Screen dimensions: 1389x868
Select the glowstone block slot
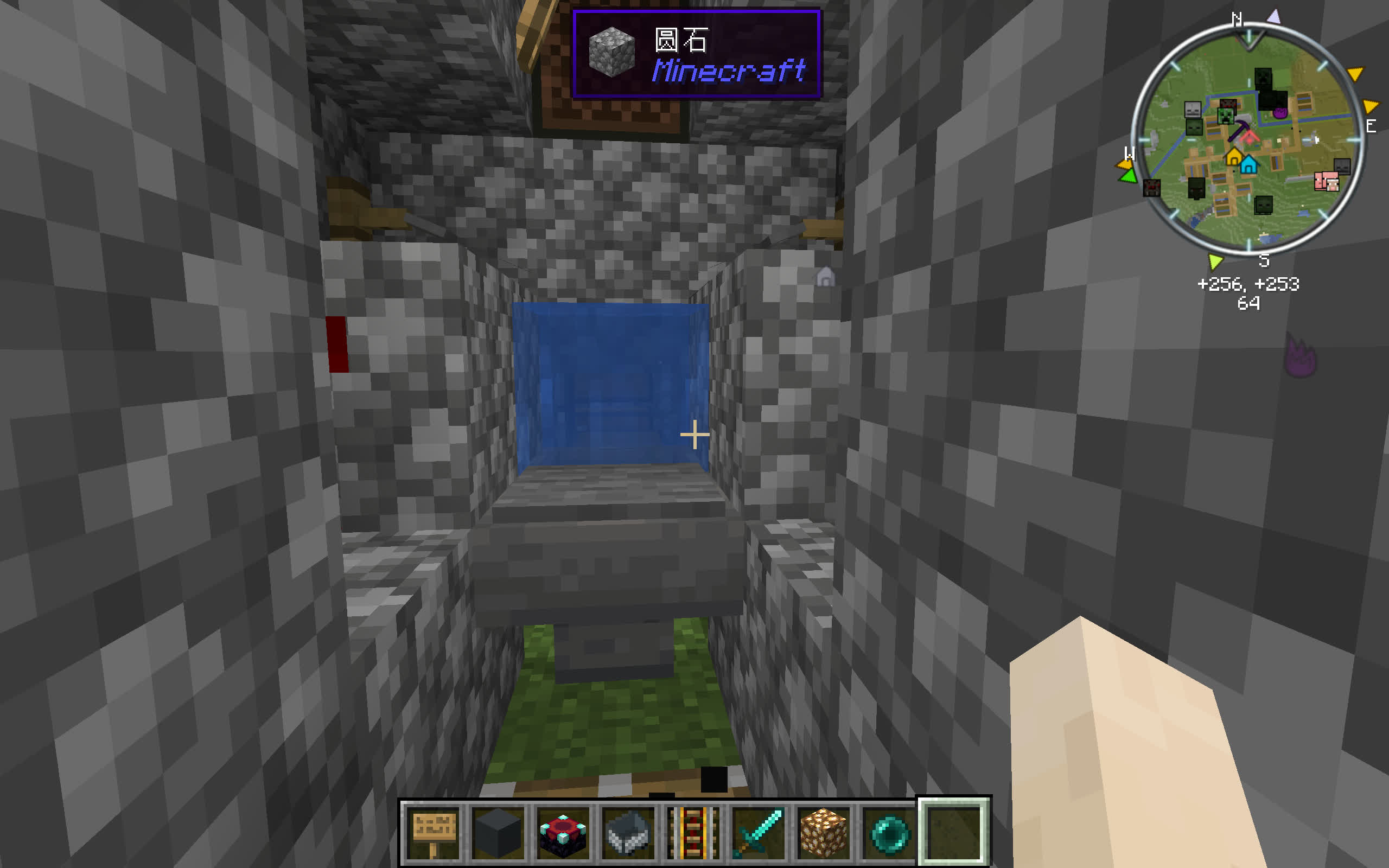point(823,832)
